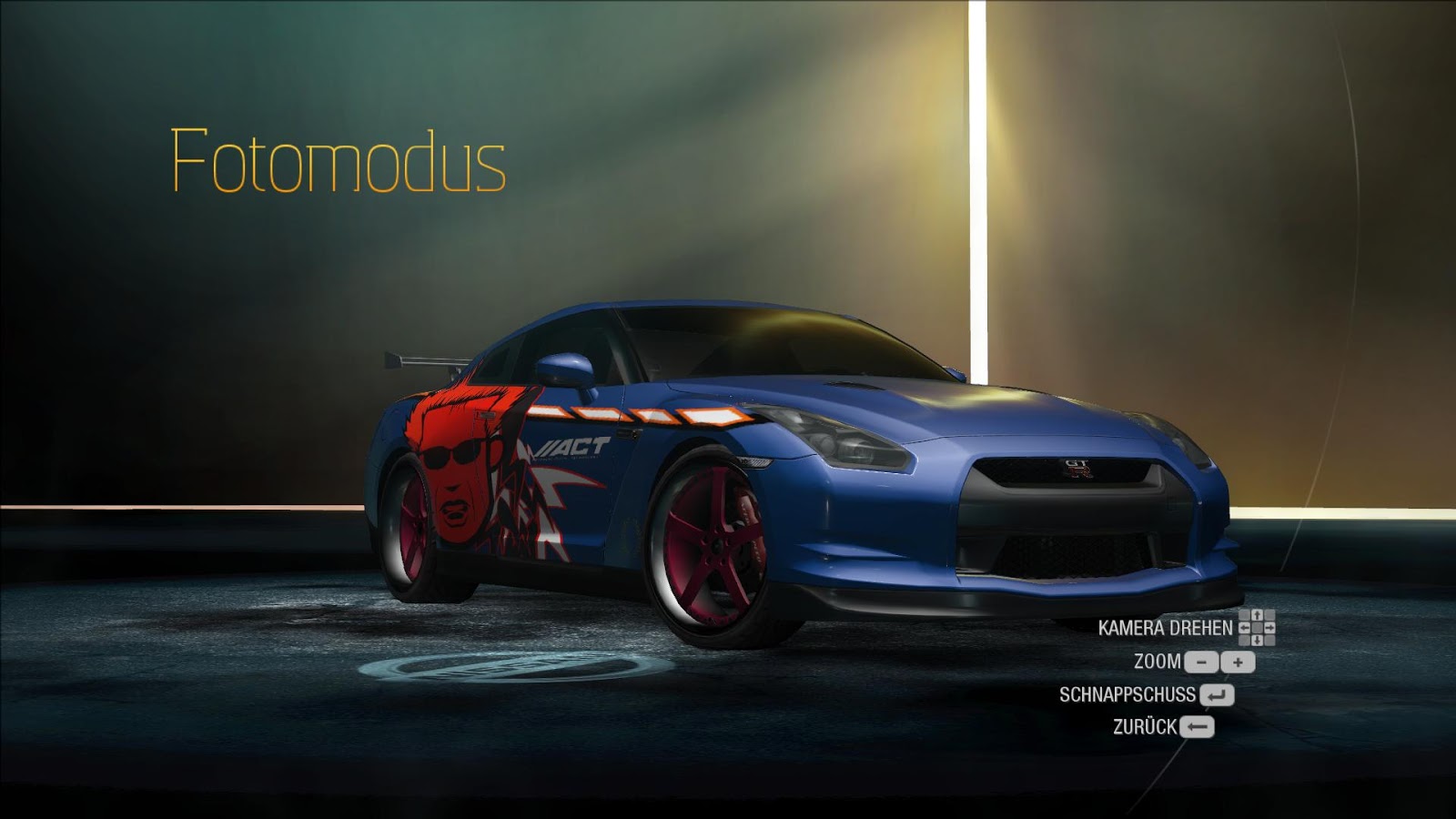
Task: Click the backspace arrow icon beside Zurück
Action: 1197,726
